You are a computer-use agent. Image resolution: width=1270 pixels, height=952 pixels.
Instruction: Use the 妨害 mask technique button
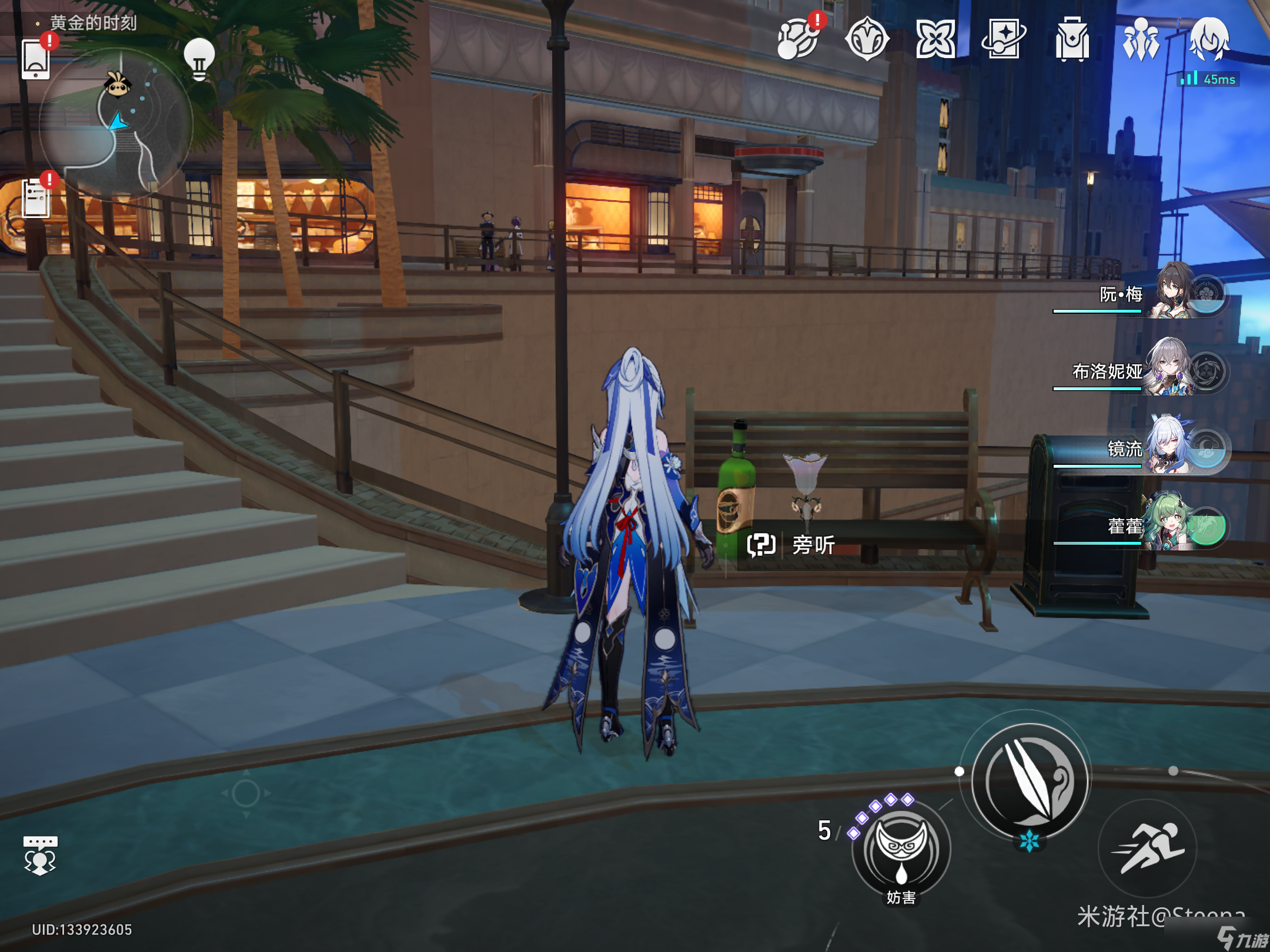coord(901,849)
